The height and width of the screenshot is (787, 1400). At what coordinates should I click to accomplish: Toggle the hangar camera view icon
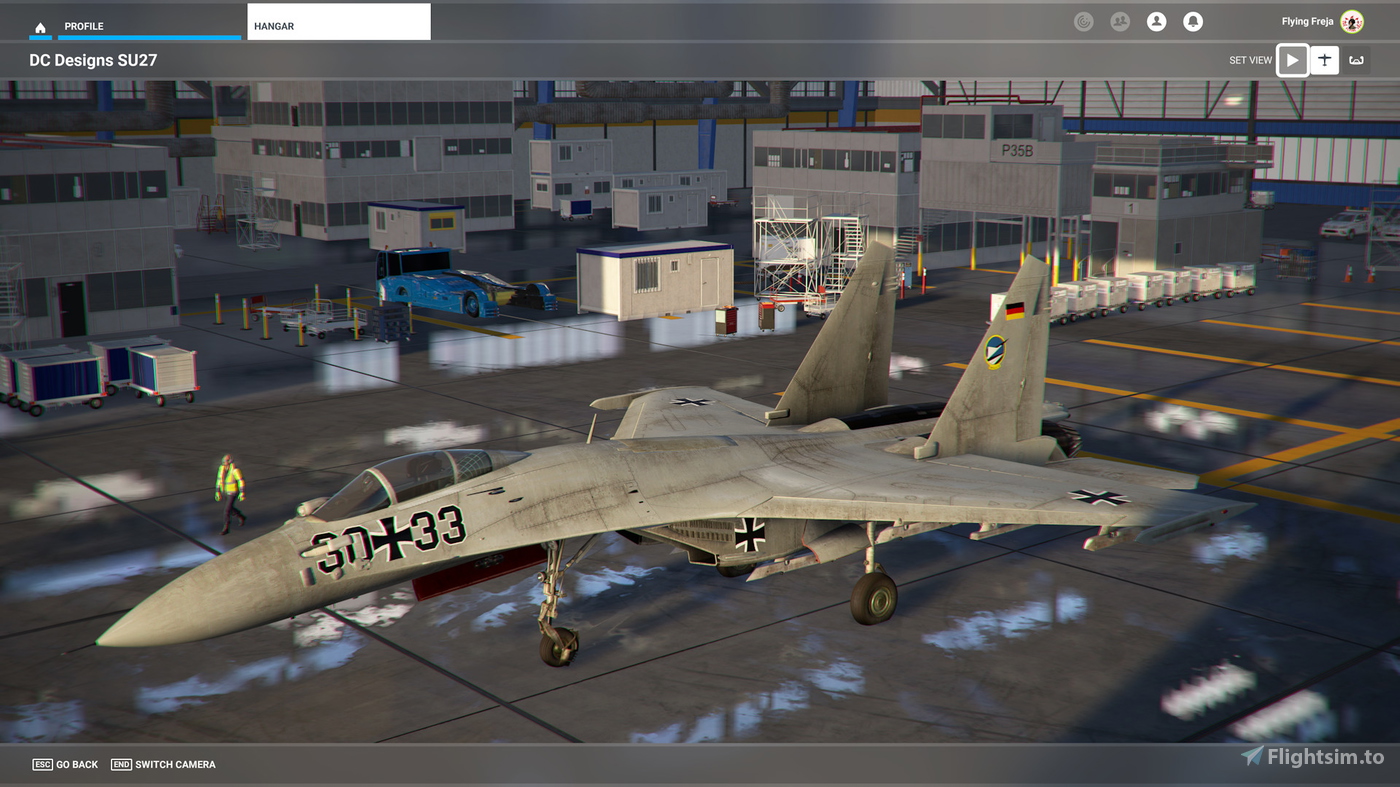(x=1356, y=60)
